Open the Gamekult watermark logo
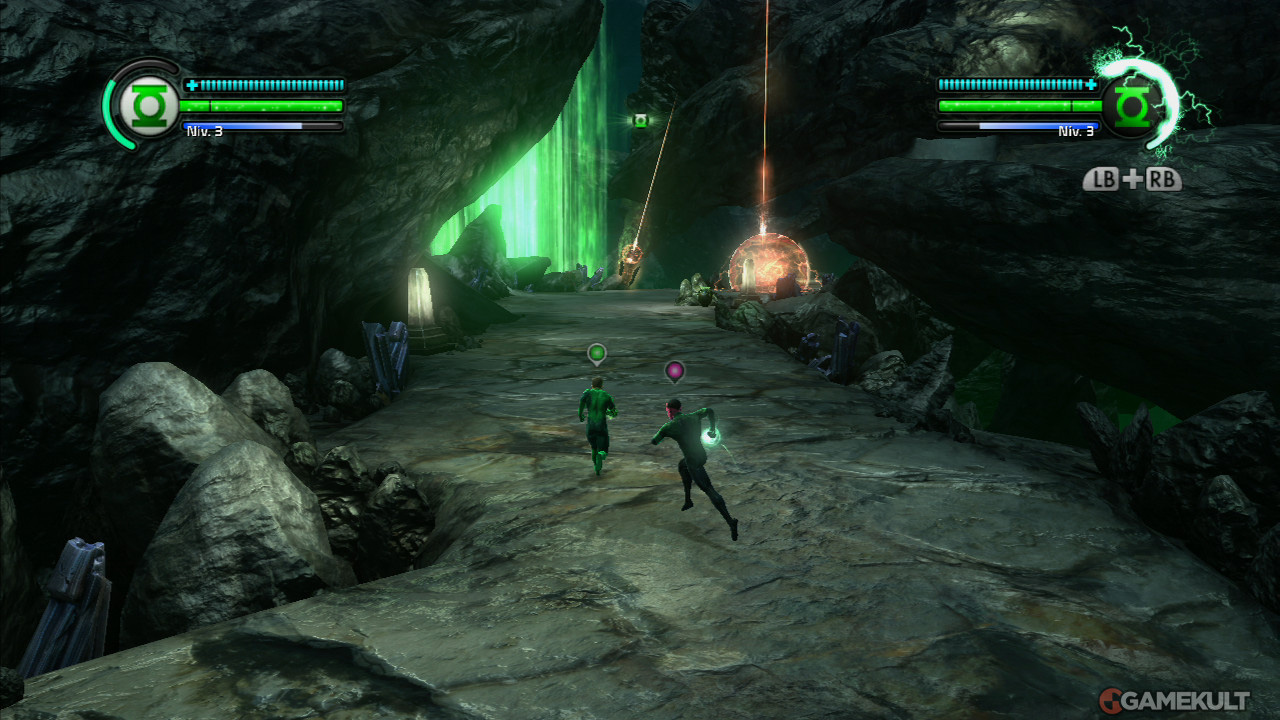This screenshot has height=720, width=1280. point(1174,699)
